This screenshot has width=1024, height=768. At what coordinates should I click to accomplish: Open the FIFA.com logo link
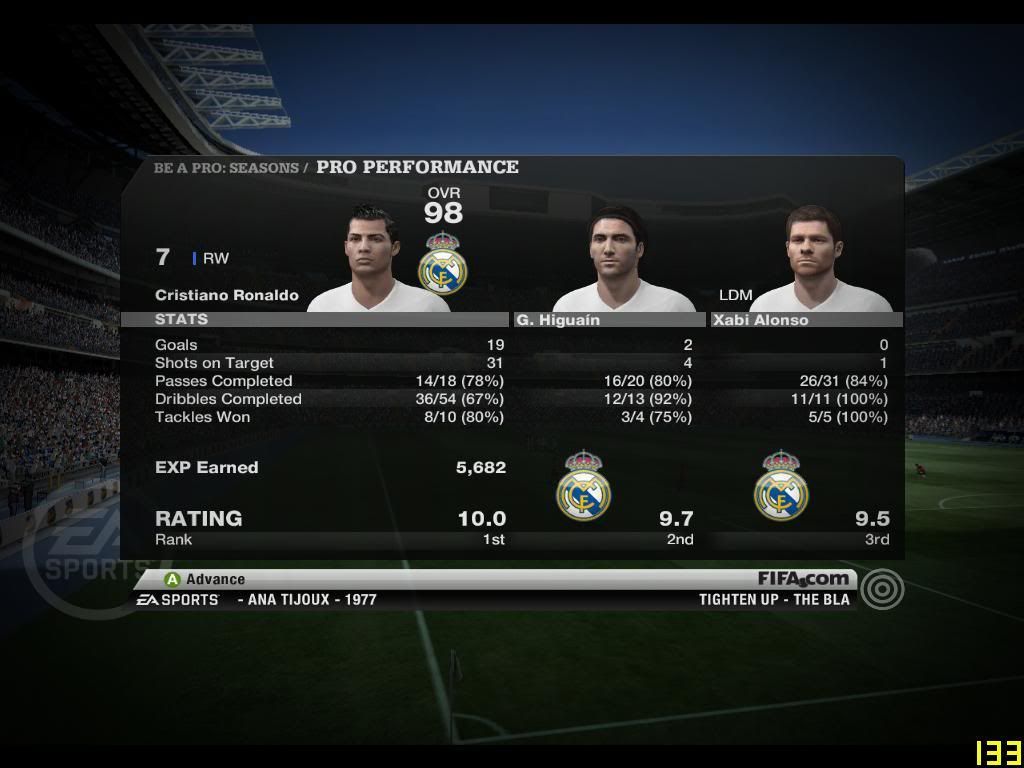pyautogui.click(x=803, y=578)
